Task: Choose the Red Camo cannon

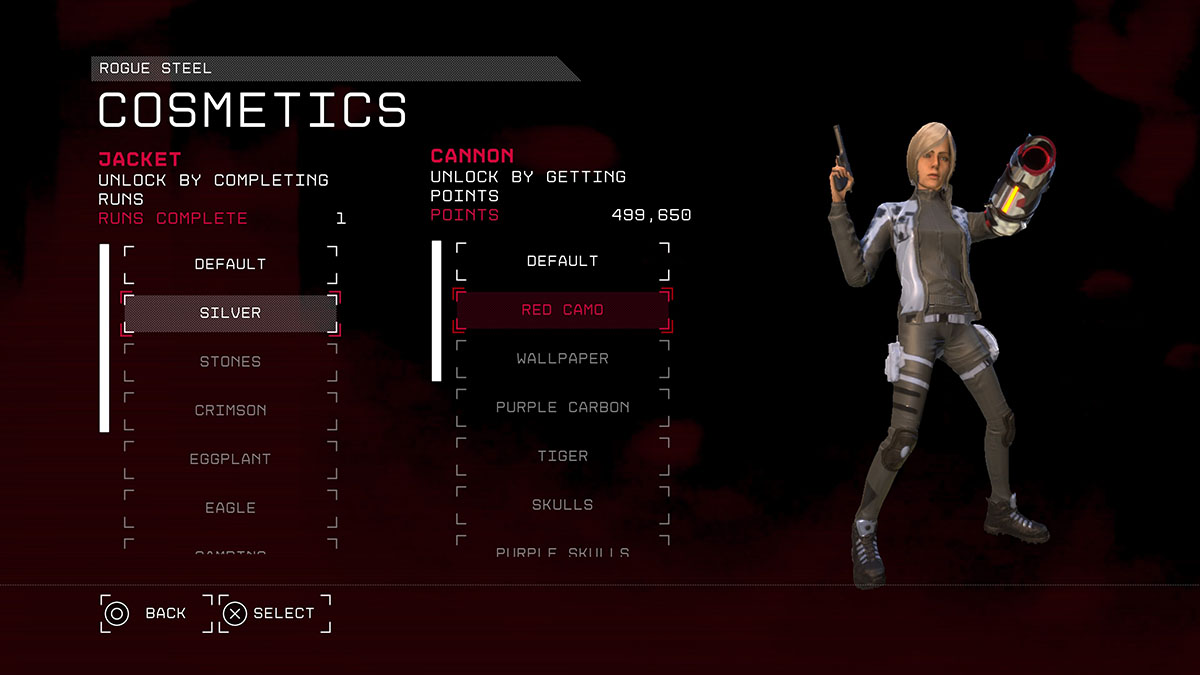Action: pos(562,310)
